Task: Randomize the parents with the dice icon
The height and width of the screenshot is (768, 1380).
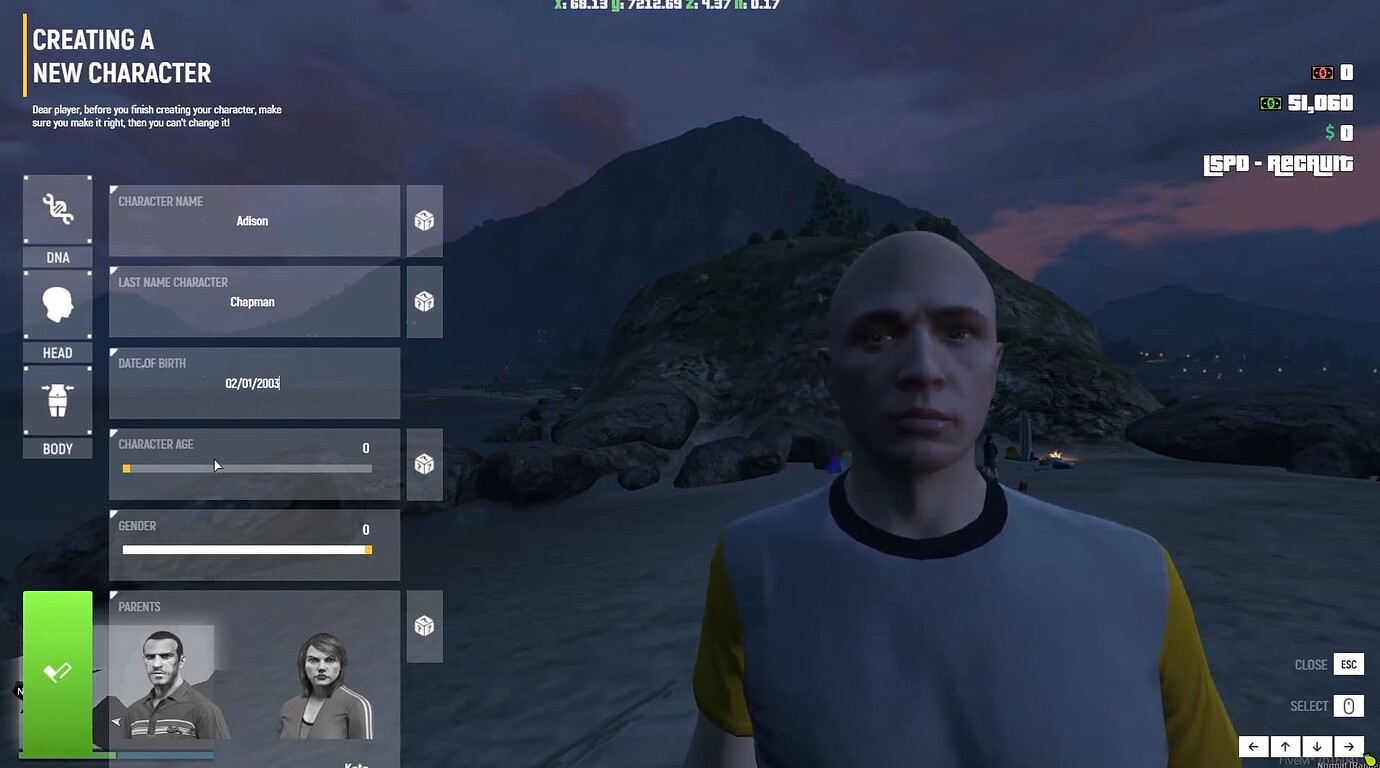Action: (x=424, y=625)
